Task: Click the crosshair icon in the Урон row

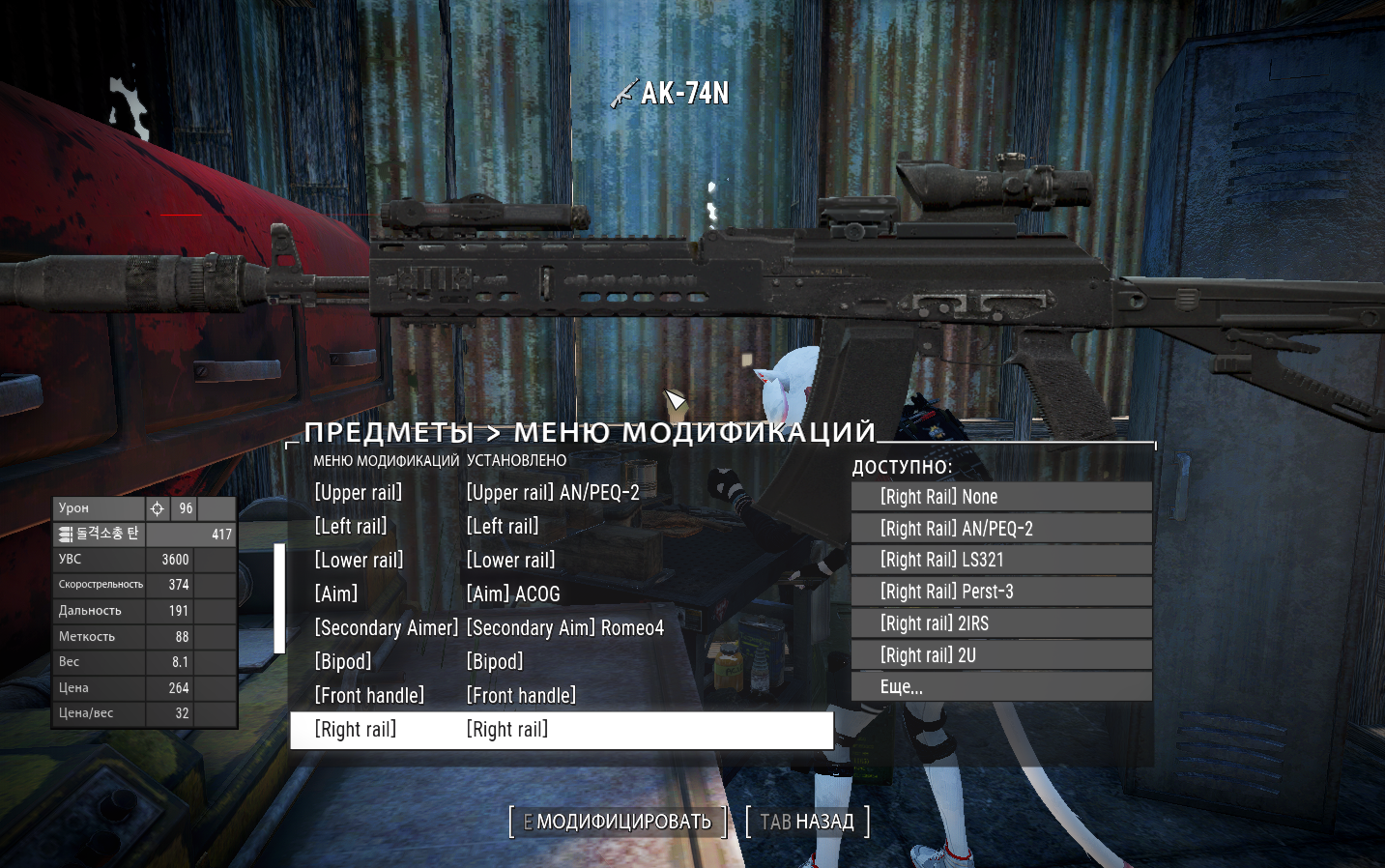Action: coord(158,507)
